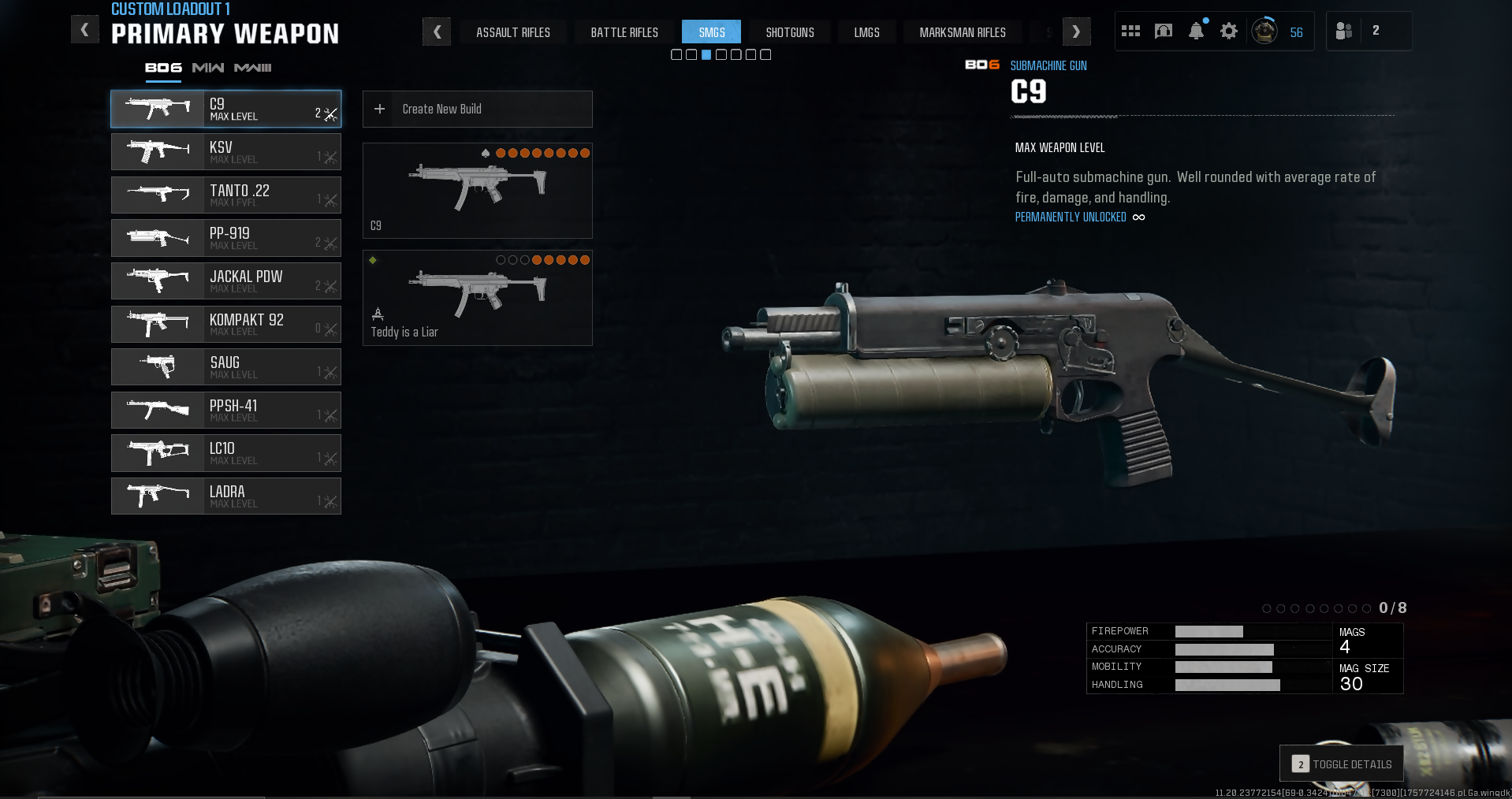Select the Shotguns tab
Viewport: 1512px width, 799px height.
(789, 32)
